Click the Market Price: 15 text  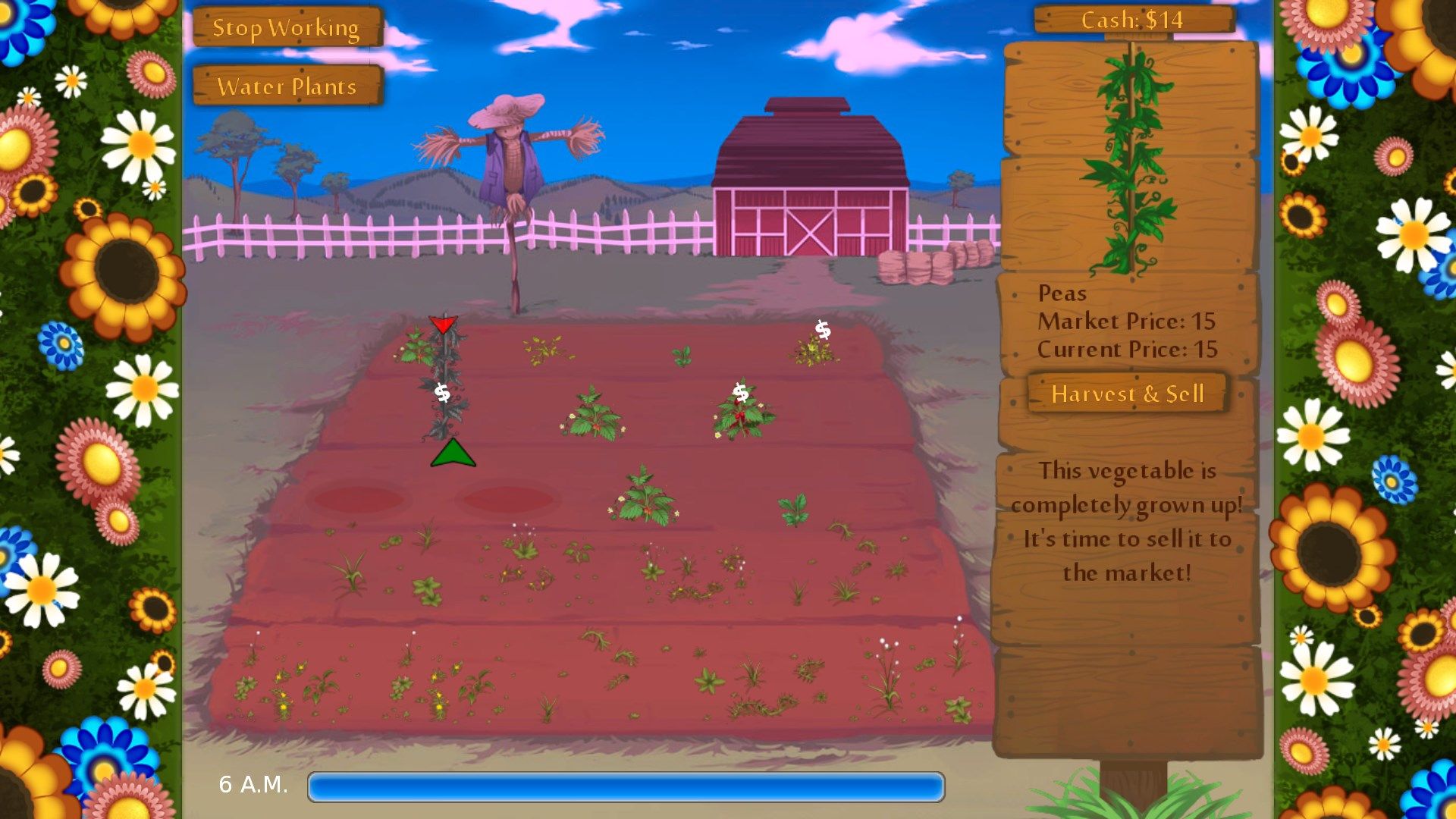[x=1127, y=321]
